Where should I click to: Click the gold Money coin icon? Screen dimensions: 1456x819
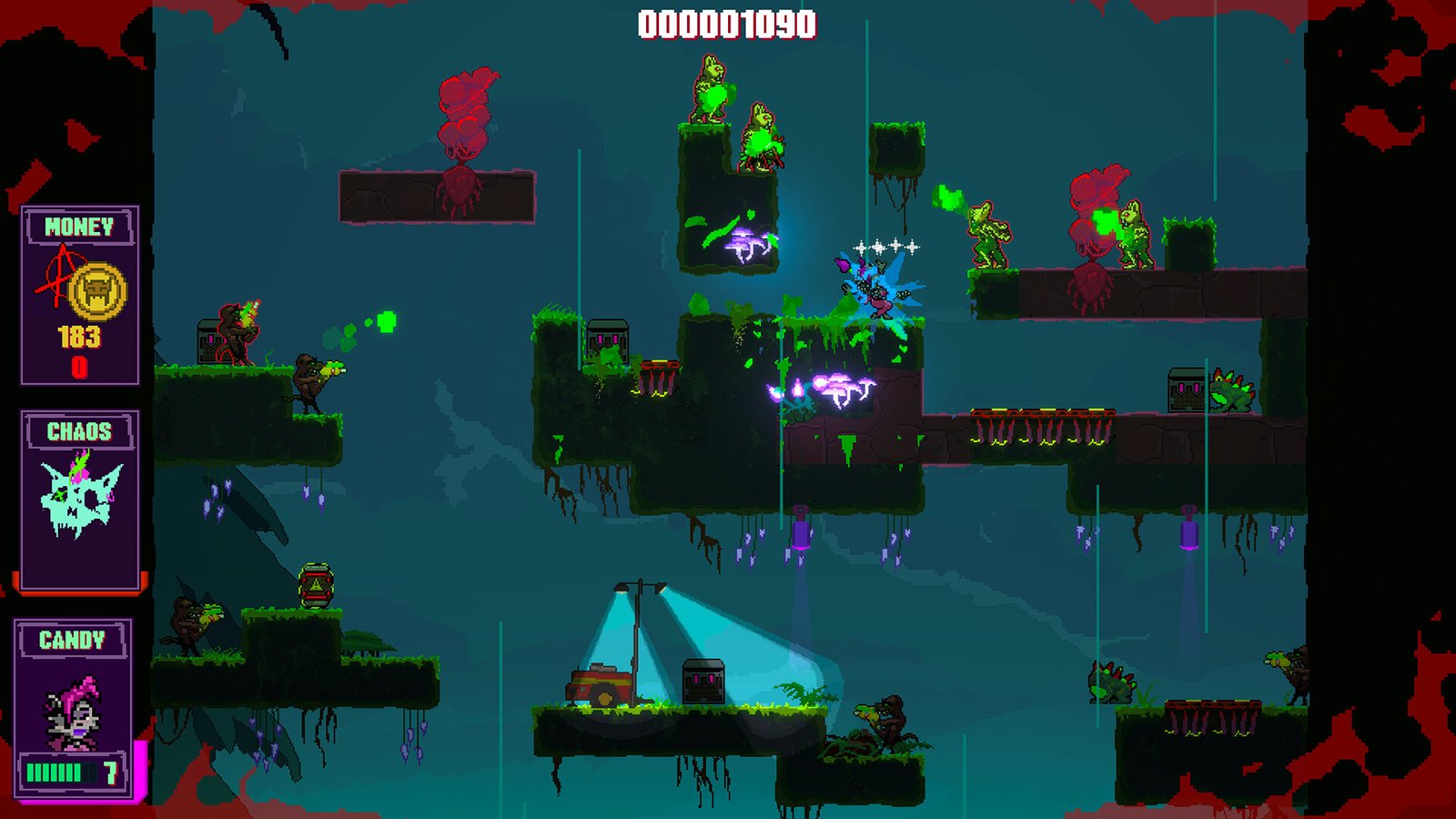point(96,290)
